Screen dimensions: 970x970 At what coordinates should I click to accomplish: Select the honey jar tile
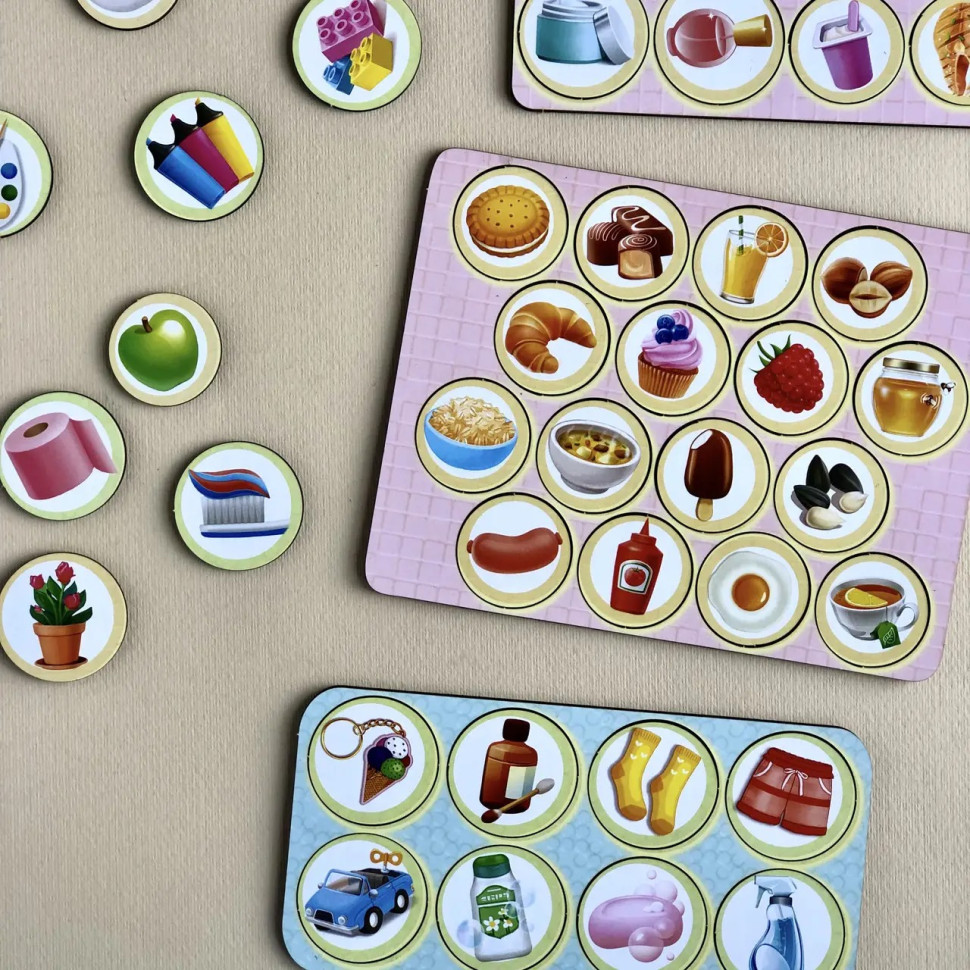[910, 398]
